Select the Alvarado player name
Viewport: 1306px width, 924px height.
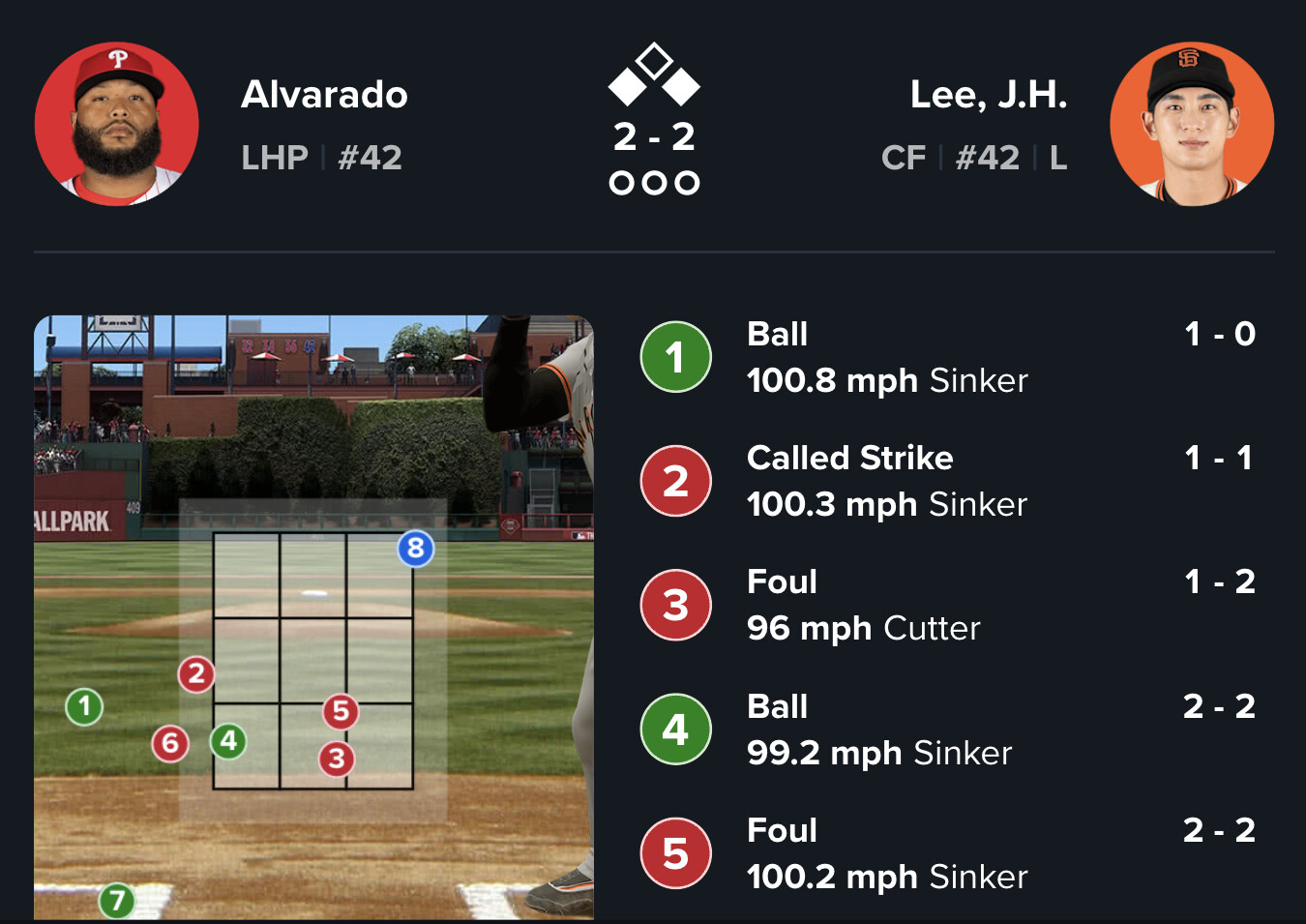pyautogui.click(x=324, y=95)
